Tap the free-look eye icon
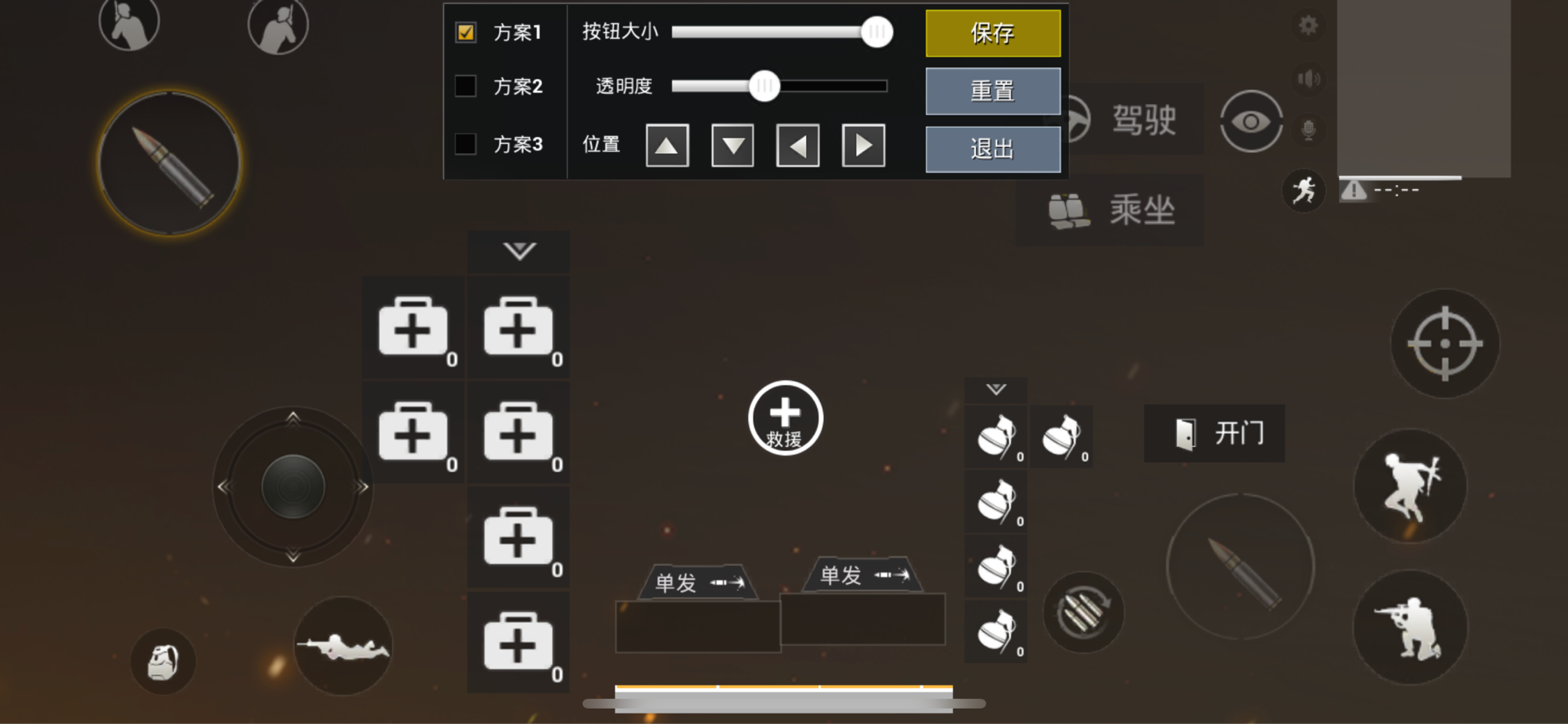Image resolution: width=1568 pixels, height=724 pixels. pyautogui.click(x=1250, y=121)
